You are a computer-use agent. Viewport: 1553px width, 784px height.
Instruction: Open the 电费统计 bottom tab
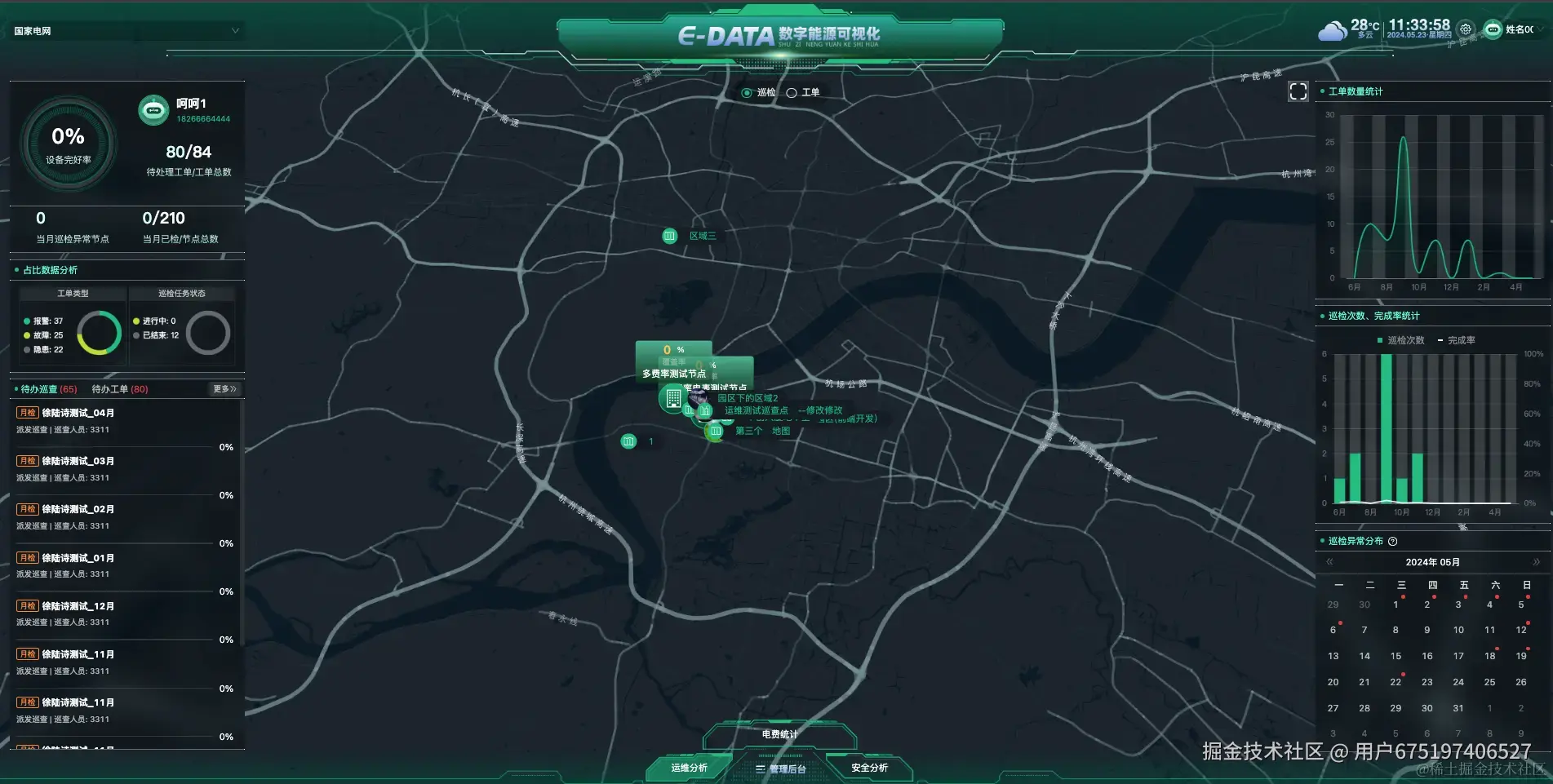pyautogui.click(x=779, y=734)
